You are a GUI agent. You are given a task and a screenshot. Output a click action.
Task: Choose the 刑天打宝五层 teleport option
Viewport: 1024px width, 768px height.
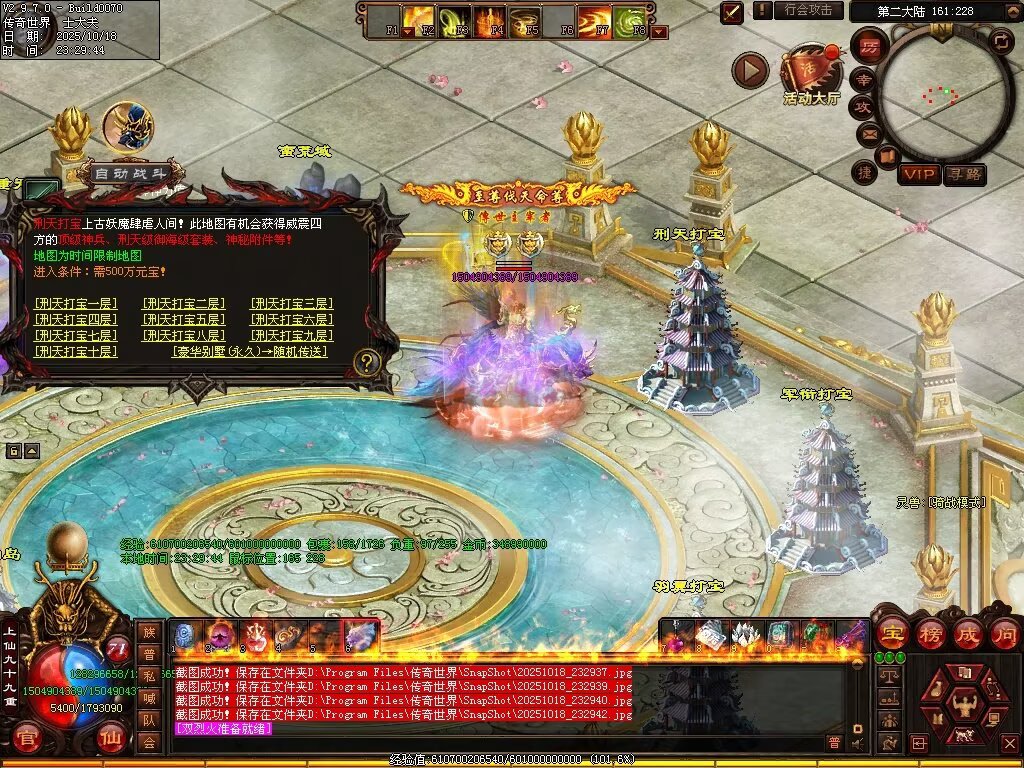[184, 320]
